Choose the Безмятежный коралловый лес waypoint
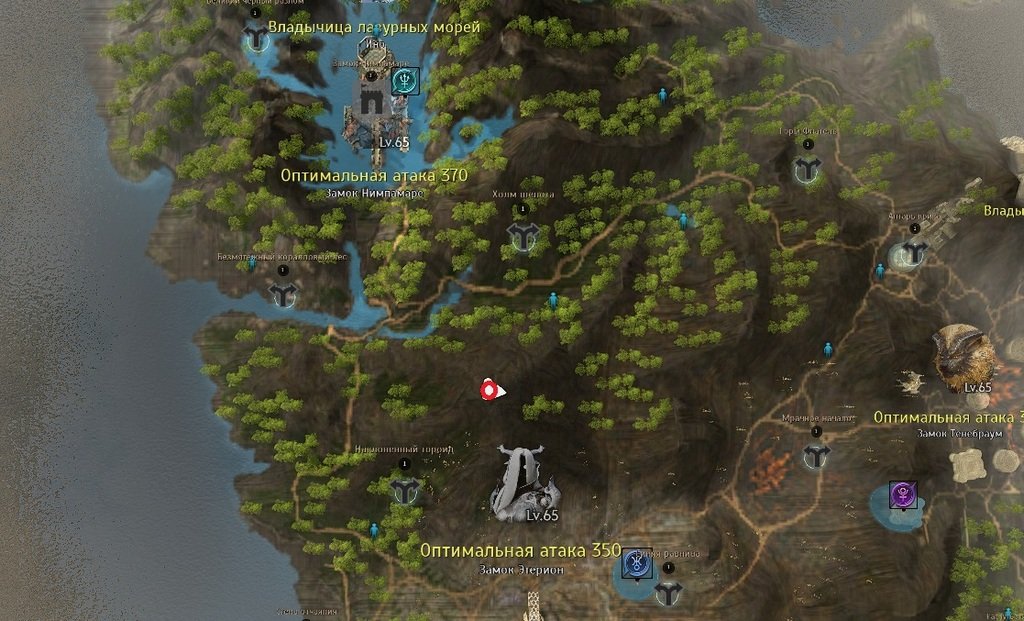The image size is (1024, 621). point(284,294)
